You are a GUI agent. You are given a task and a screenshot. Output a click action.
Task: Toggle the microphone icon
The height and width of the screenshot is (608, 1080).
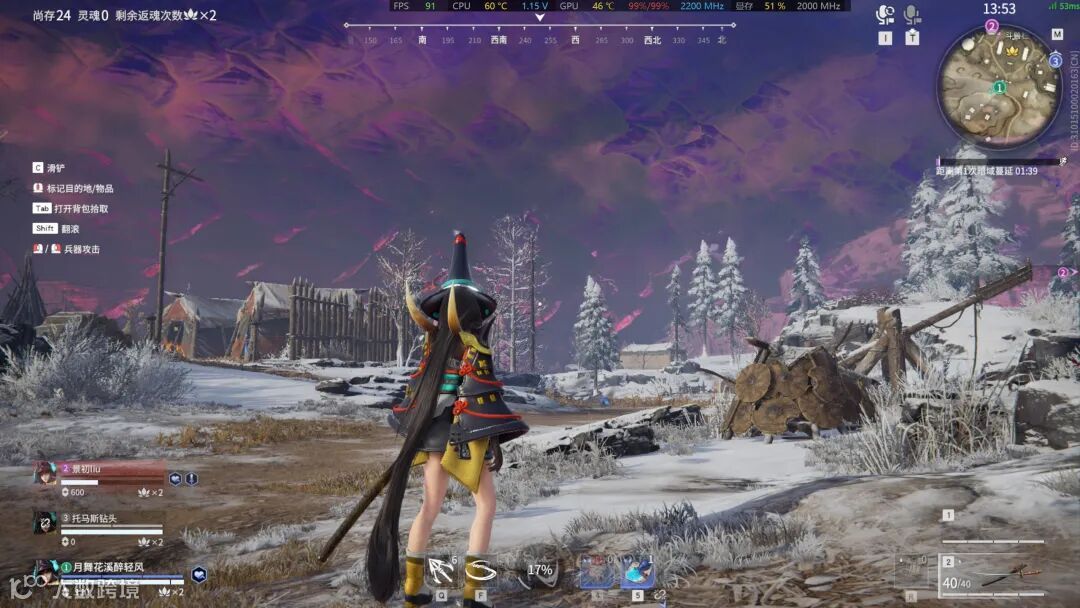click(x=912, y=15)
